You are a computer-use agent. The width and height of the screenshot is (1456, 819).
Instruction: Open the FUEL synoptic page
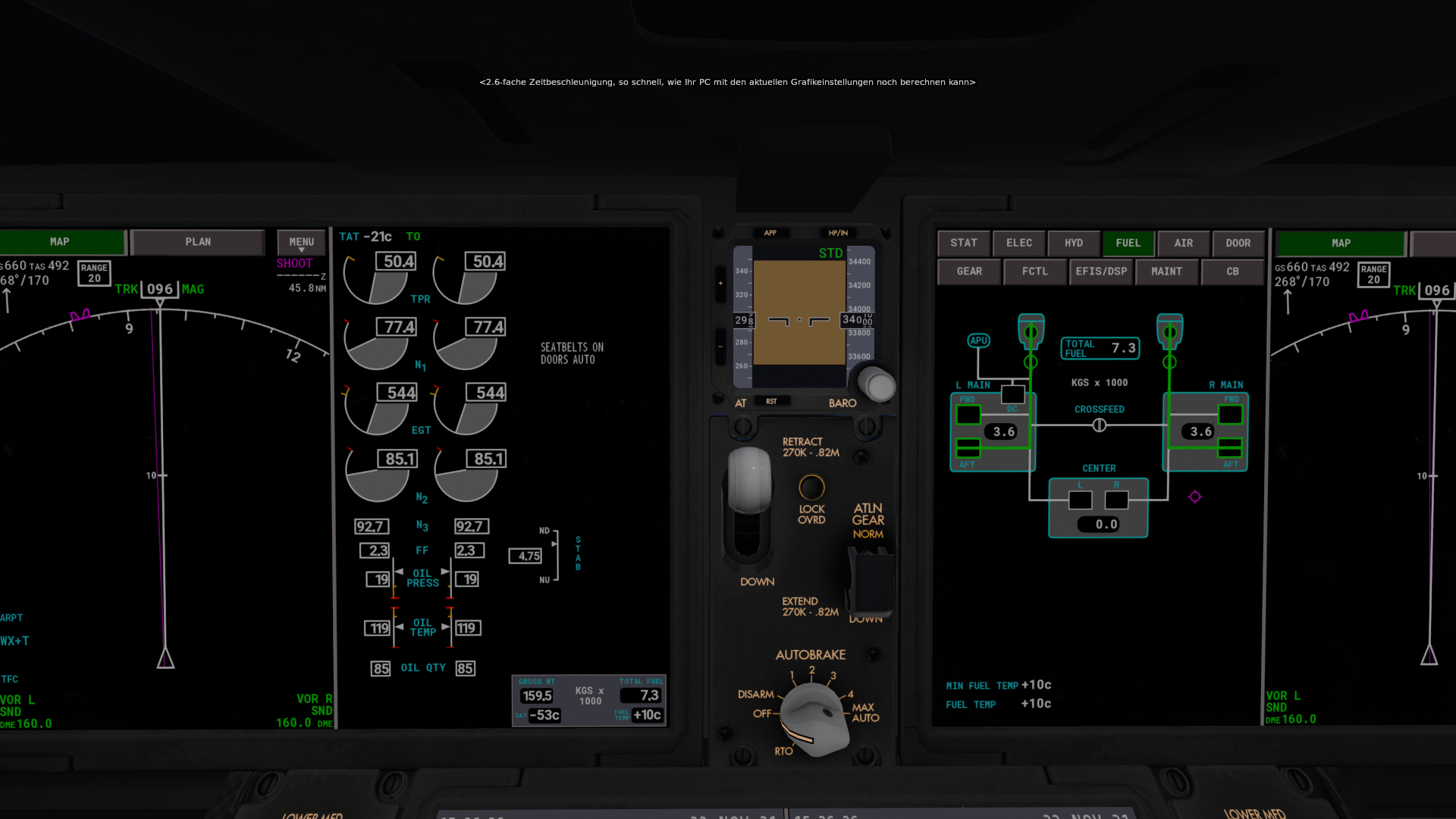(1129, 243)
